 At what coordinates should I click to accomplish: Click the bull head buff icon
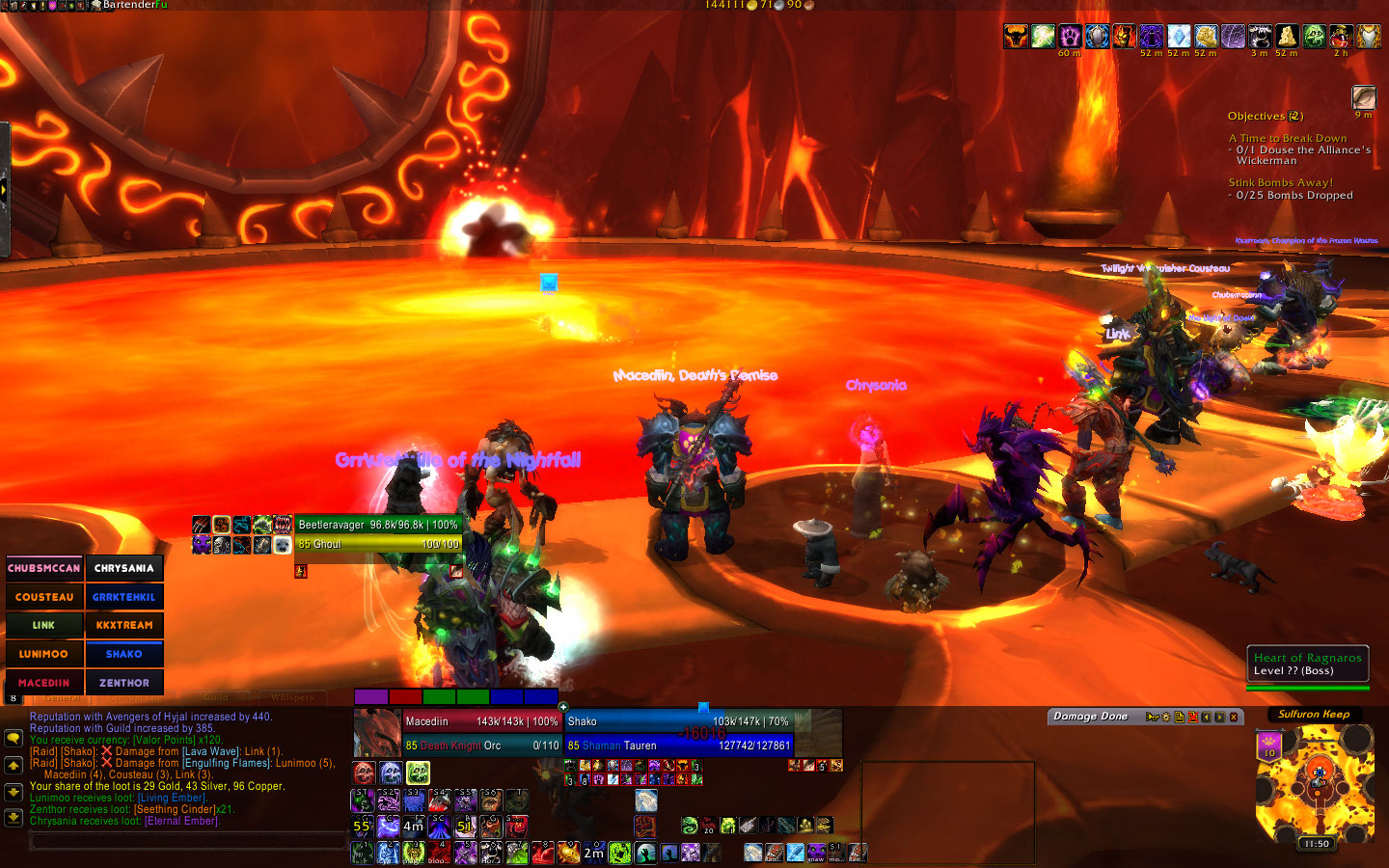(x=1015, y=37)
